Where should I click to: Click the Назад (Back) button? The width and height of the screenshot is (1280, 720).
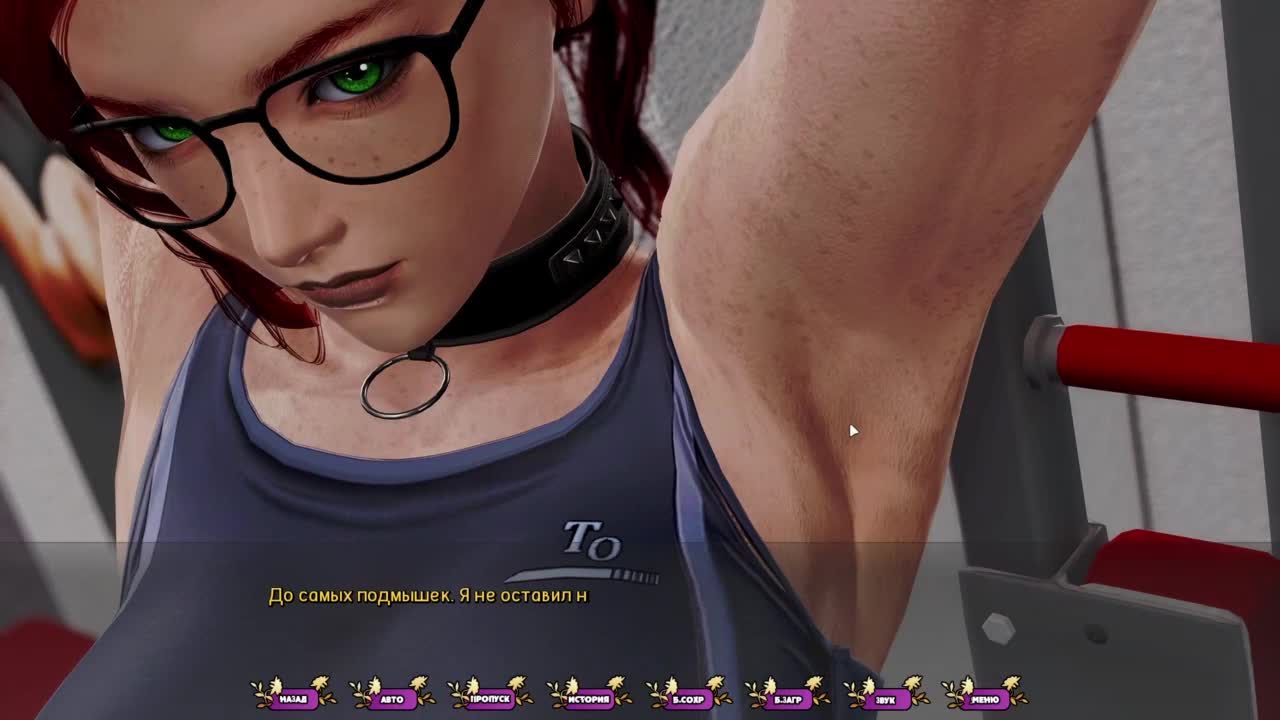[293, 698]
